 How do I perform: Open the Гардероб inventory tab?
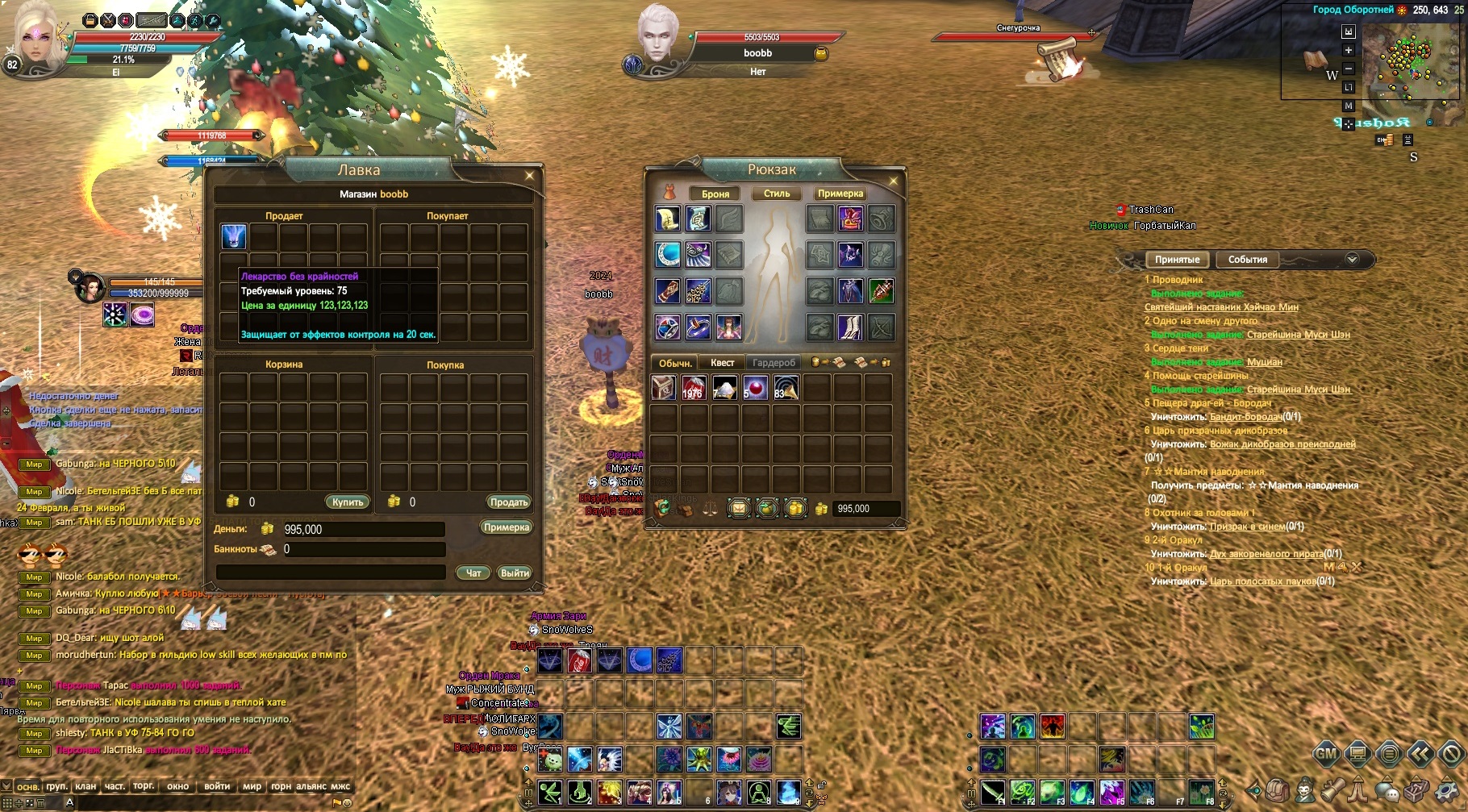click(774, 363)
